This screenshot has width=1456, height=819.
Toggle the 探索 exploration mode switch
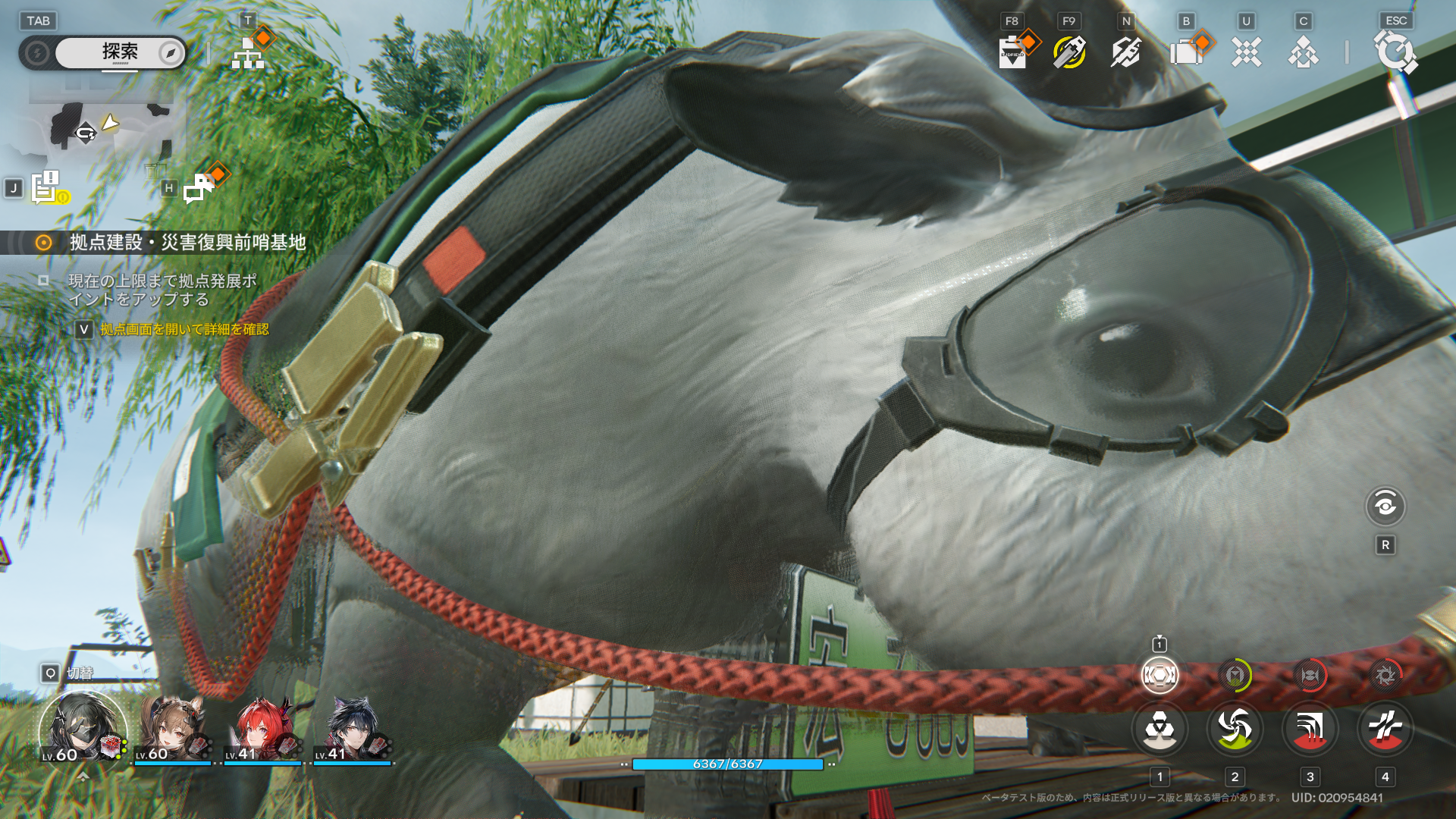120,52
